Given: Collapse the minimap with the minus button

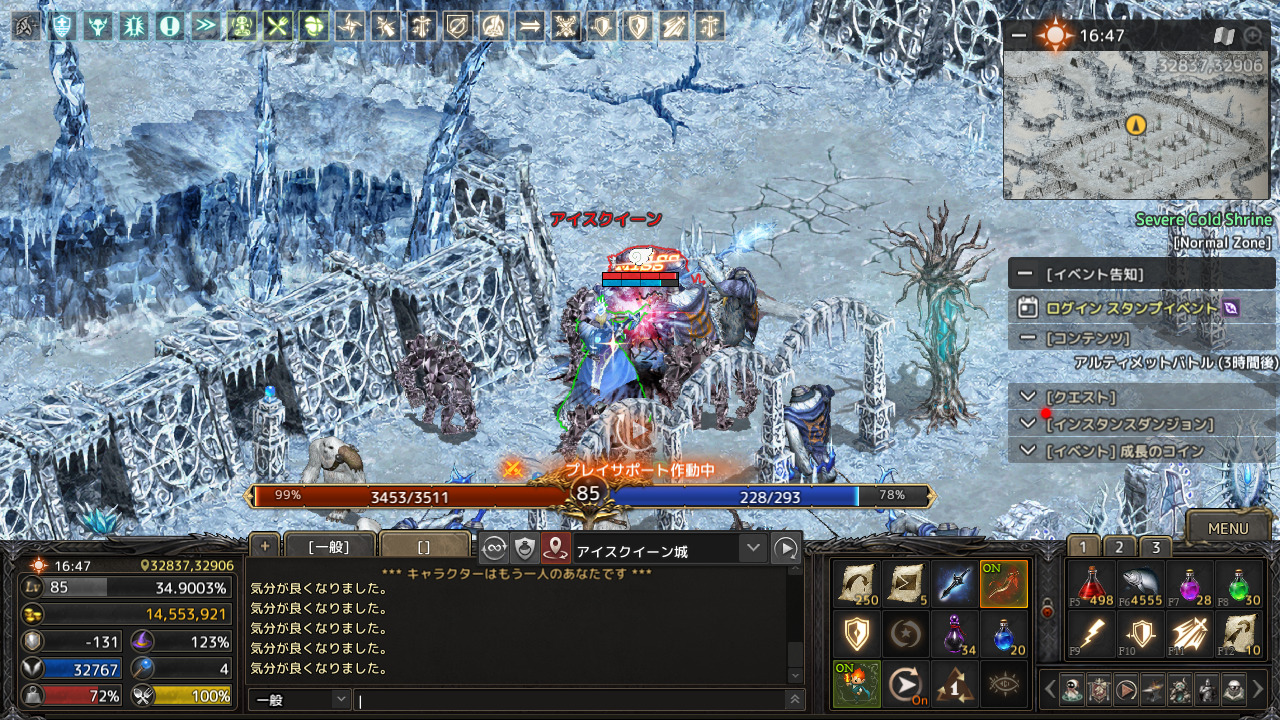Looking at the screenshot, I should 1019,36.
